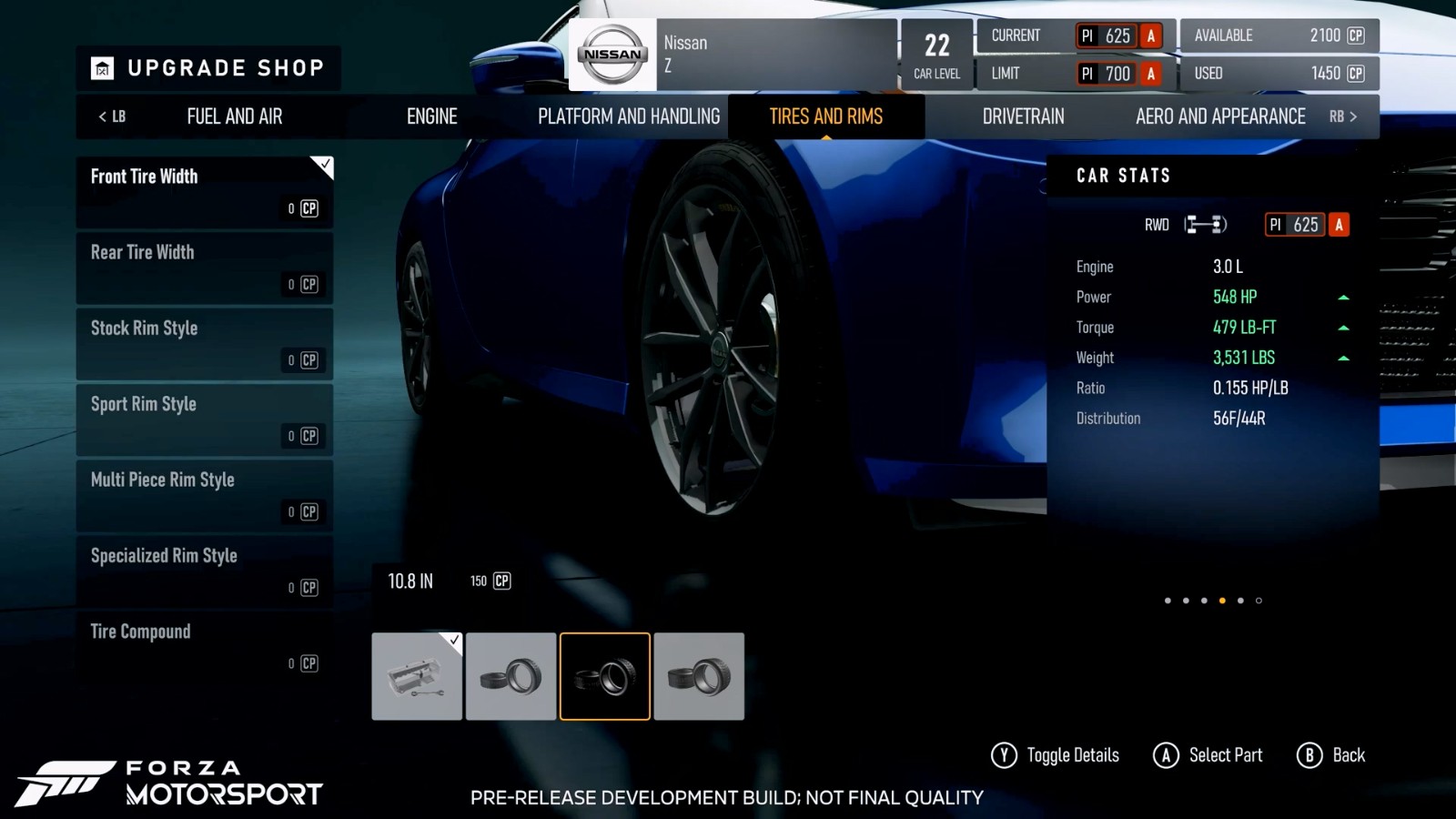Screen dimensions: 1456x819
Task: Select Front Tire Width upgrade
Action: coord(205,192)
